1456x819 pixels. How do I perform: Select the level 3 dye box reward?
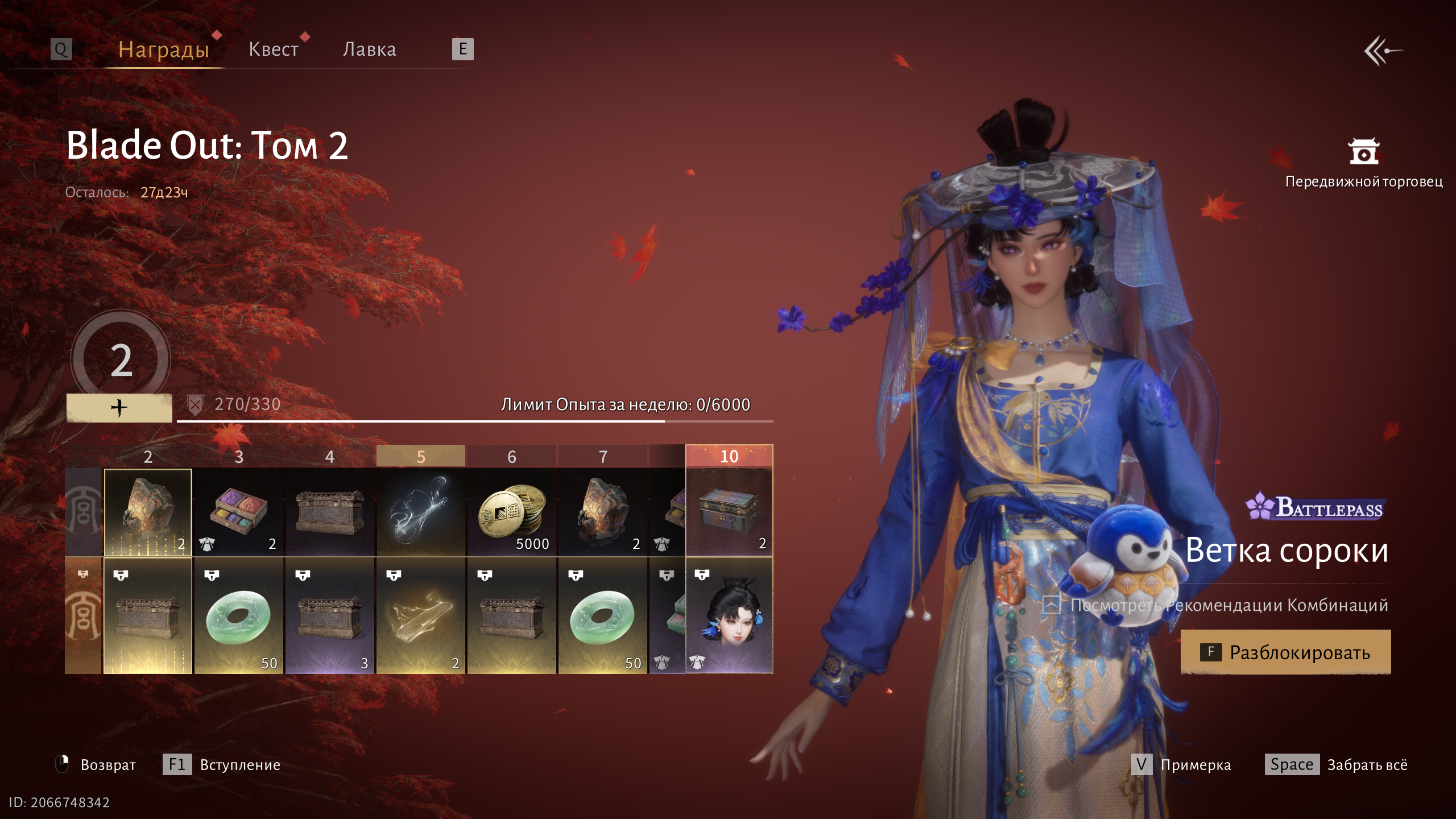pos(239,512)
